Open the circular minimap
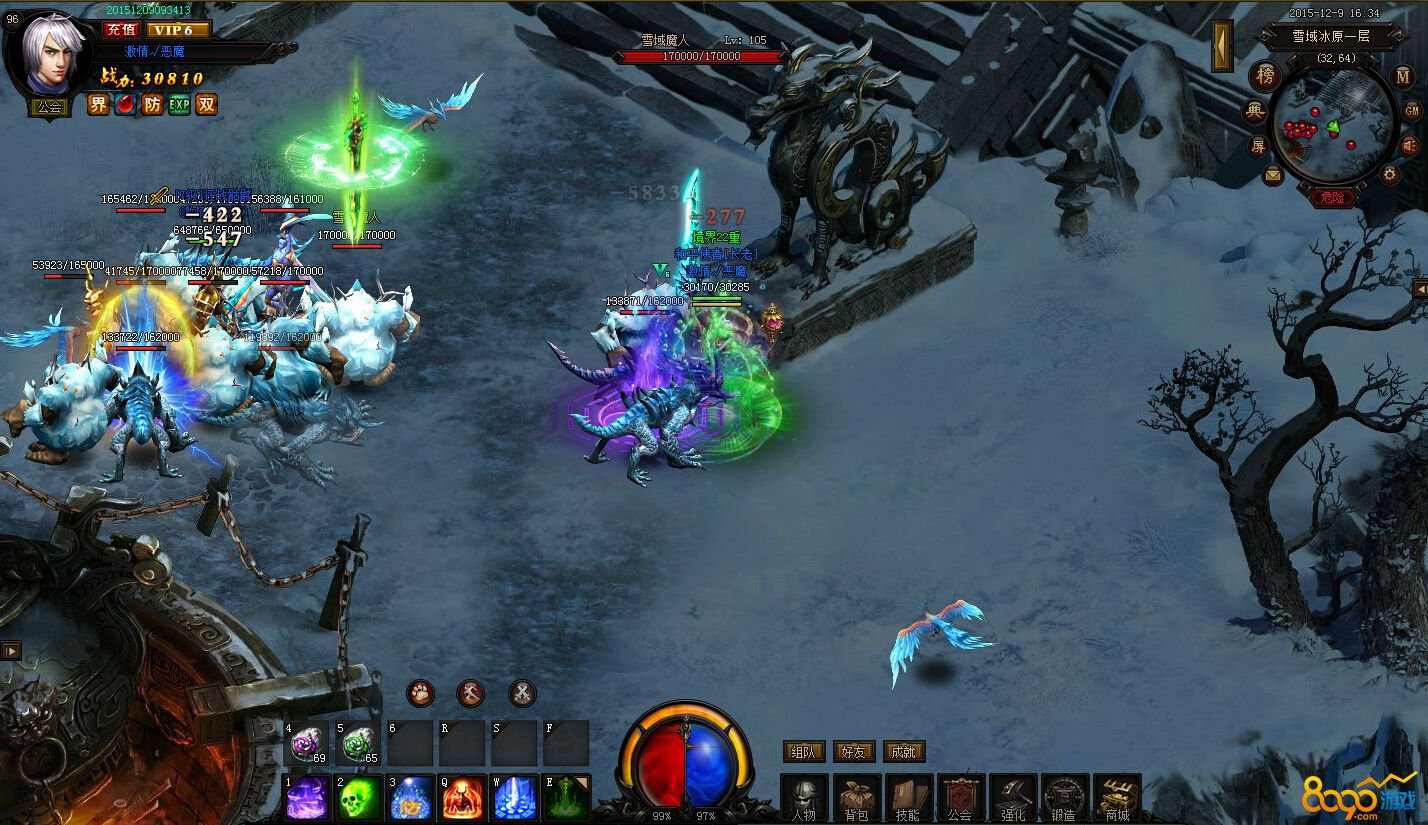 coord(1332,125)
